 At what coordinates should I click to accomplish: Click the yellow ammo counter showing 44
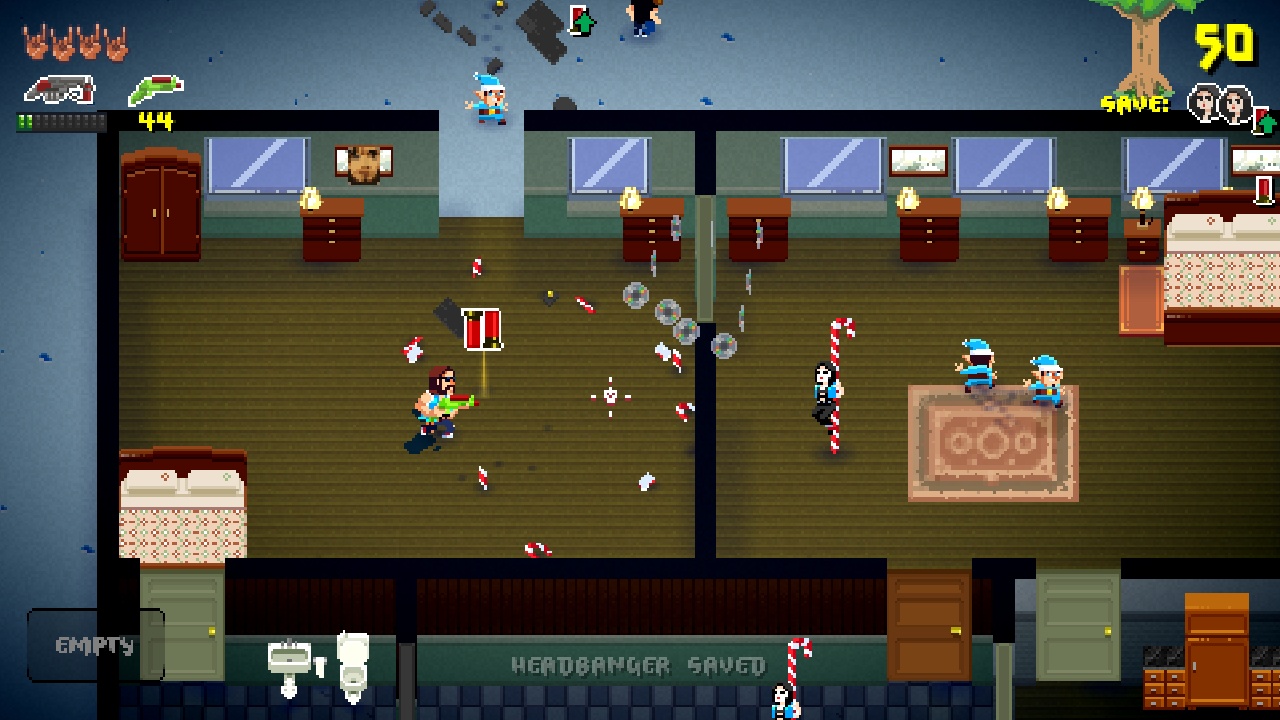pos(155,120)
